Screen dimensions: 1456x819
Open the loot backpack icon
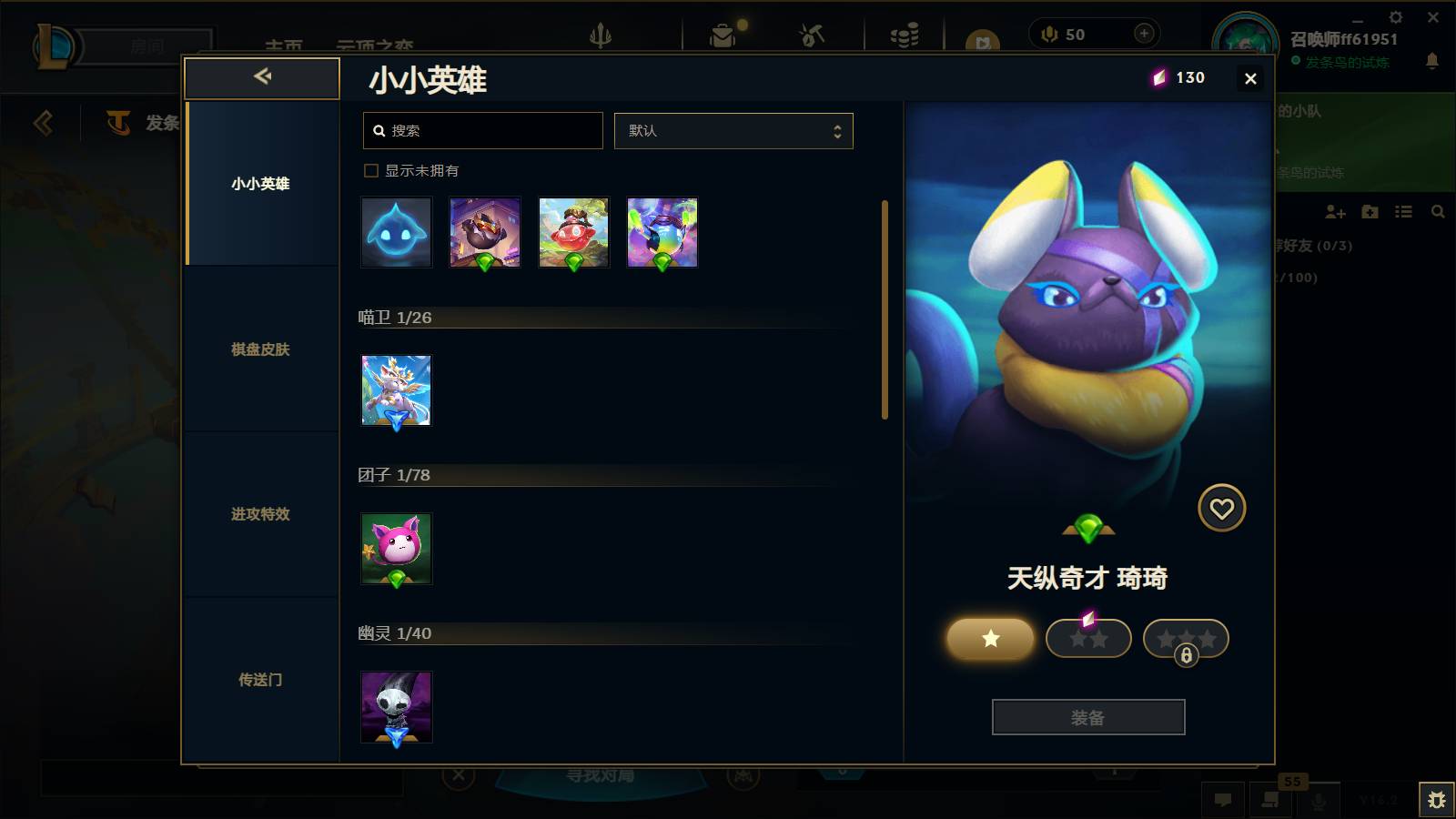[723, 36]
